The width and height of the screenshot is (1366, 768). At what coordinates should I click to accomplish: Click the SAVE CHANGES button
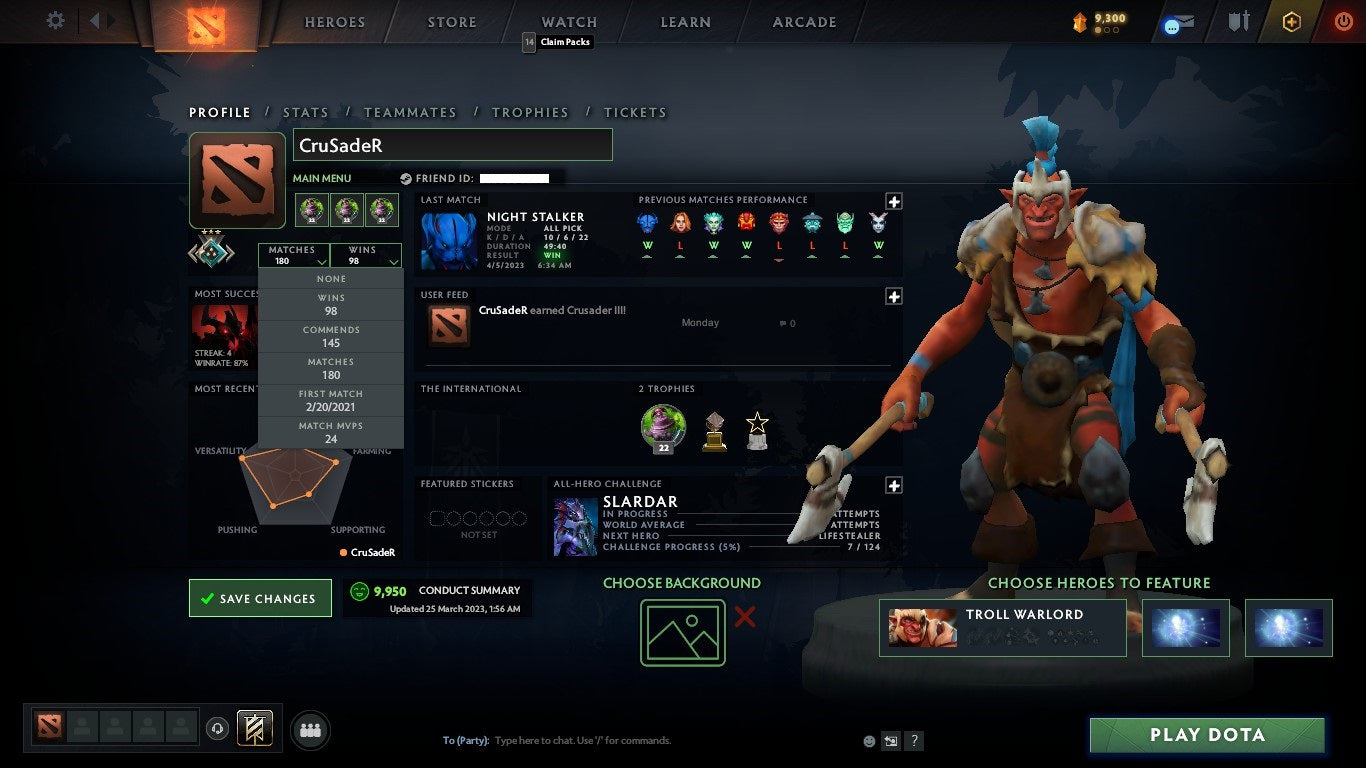pyautogui.click(x=260, y=597)
